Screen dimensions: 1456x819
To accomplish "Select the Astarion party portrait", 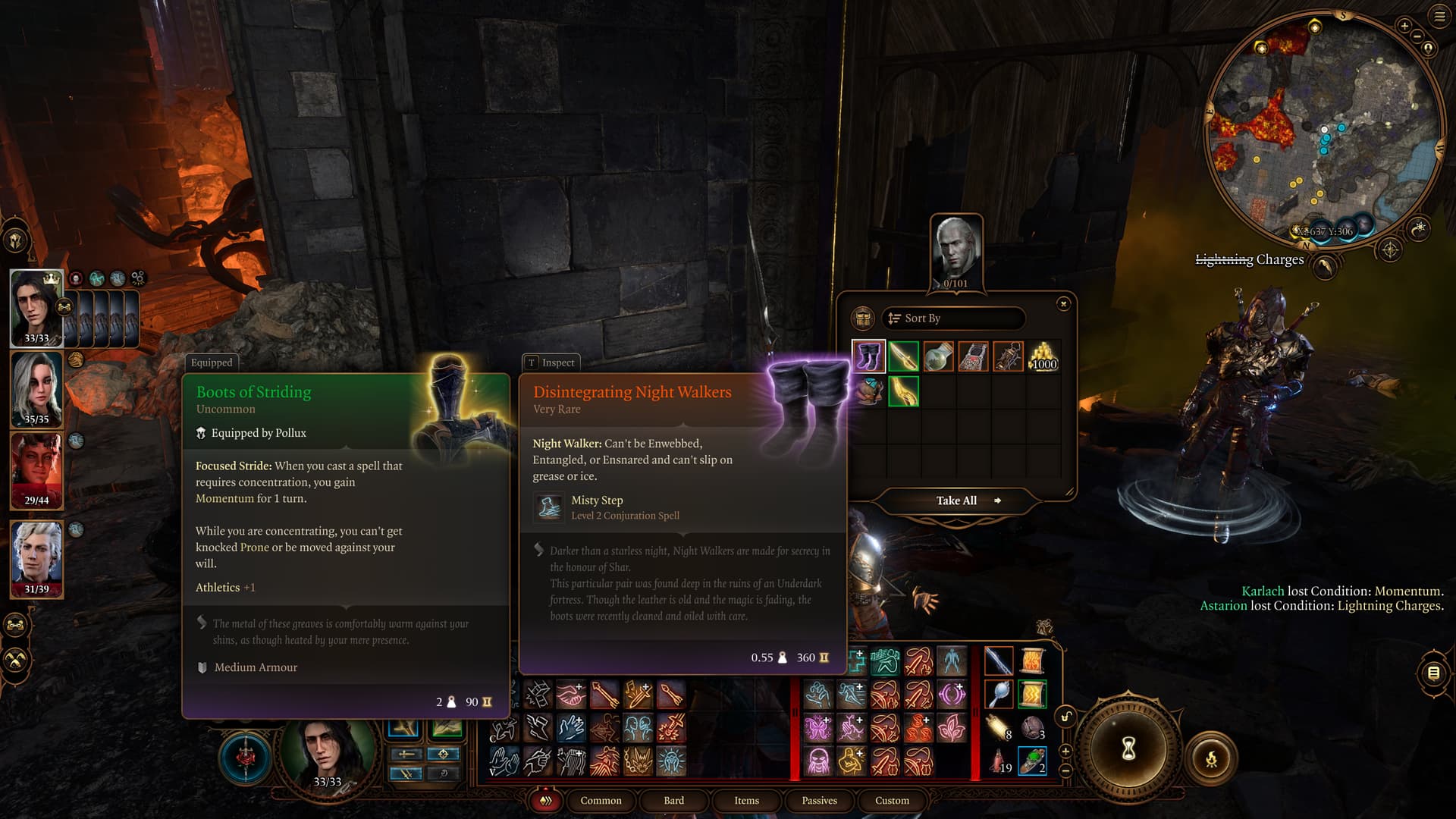I will pyautogui.click(x=36, y=559).
